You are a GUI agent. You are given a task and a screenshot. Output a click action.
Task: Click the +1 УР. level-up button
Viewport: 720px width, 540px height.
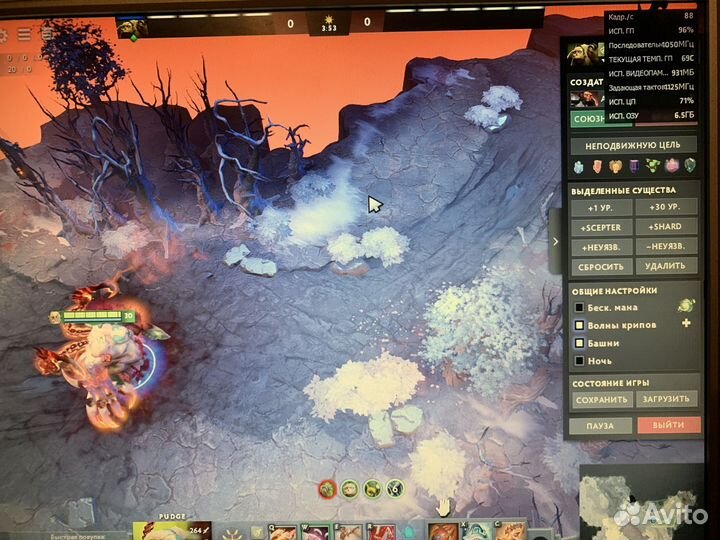[601, 208]
